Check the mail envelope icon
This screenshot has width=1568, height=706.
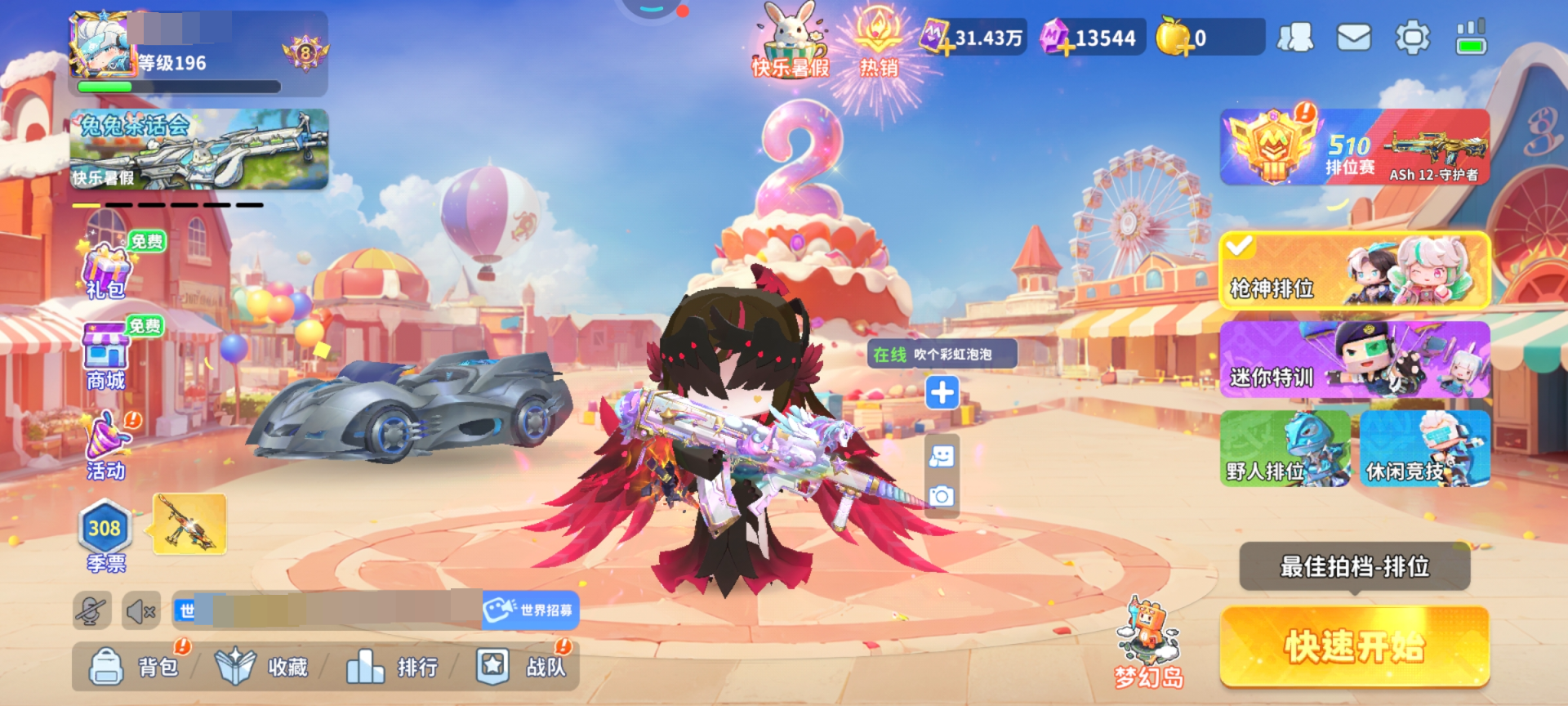point(1353,38)
